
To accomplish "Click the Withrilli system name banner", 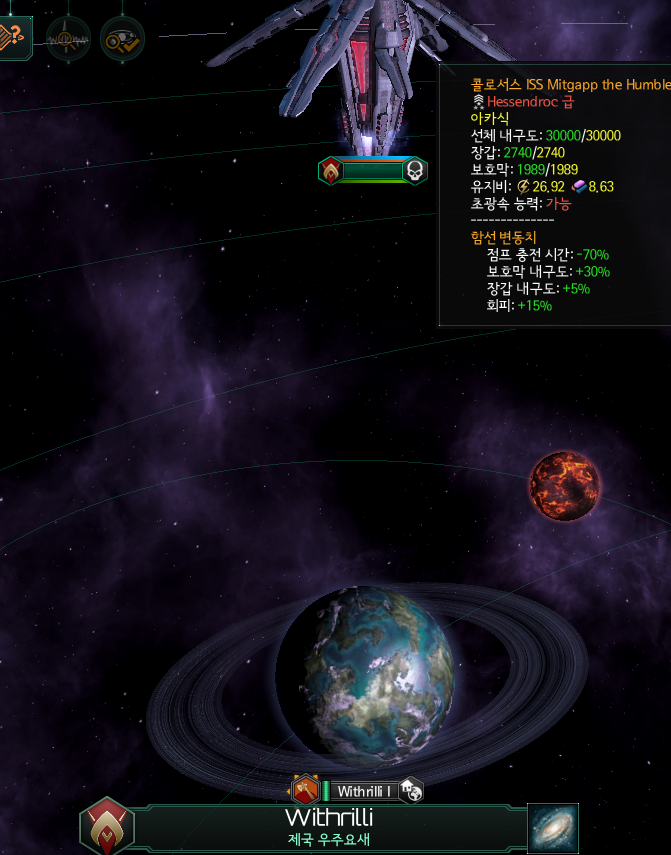I will (x=329, y=827).
